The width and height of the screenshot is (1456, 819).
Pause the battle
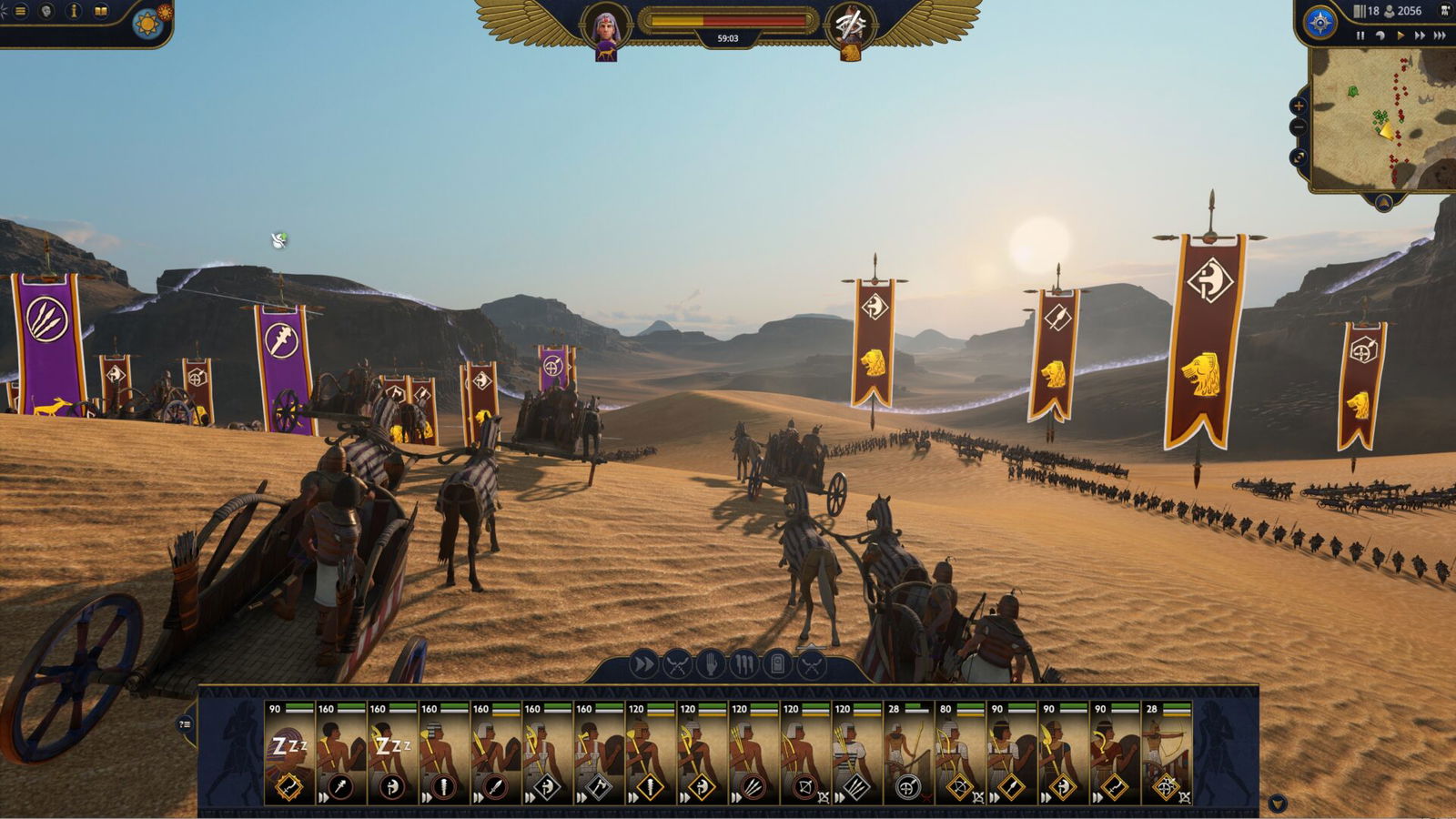coord(1360,35)
